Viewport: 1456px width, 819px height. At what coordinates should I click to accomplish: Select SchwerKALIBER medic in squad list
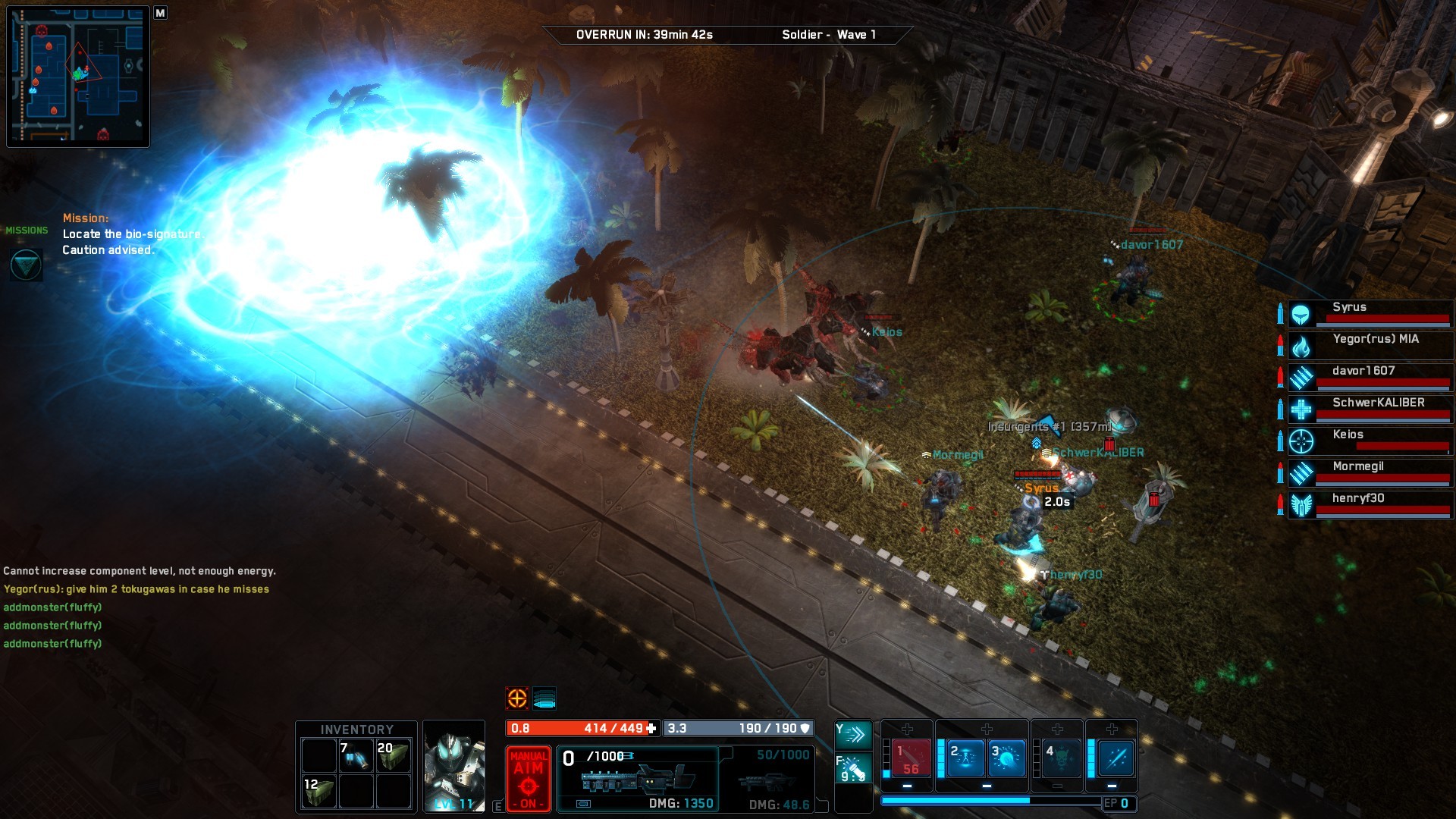pos(1371,409)
